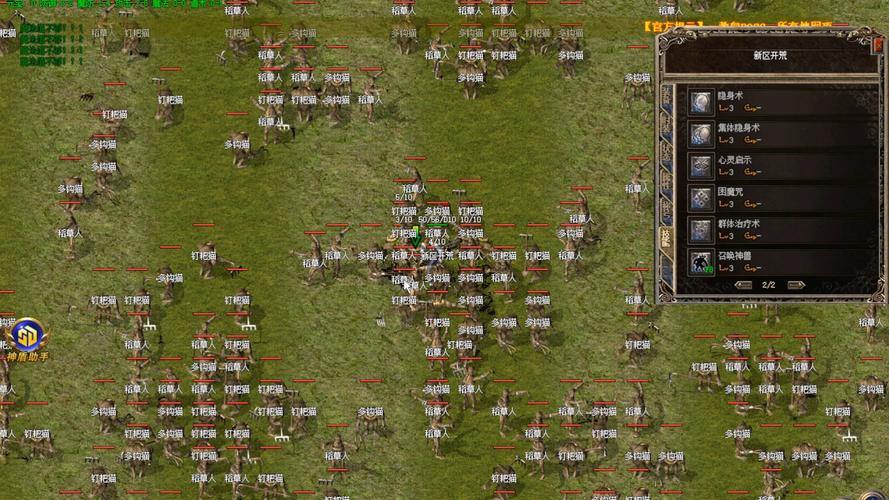Screen dimensions: 889x500
Task: Select the 隐身术 skill icon
Action: click(x=701, y=102)
